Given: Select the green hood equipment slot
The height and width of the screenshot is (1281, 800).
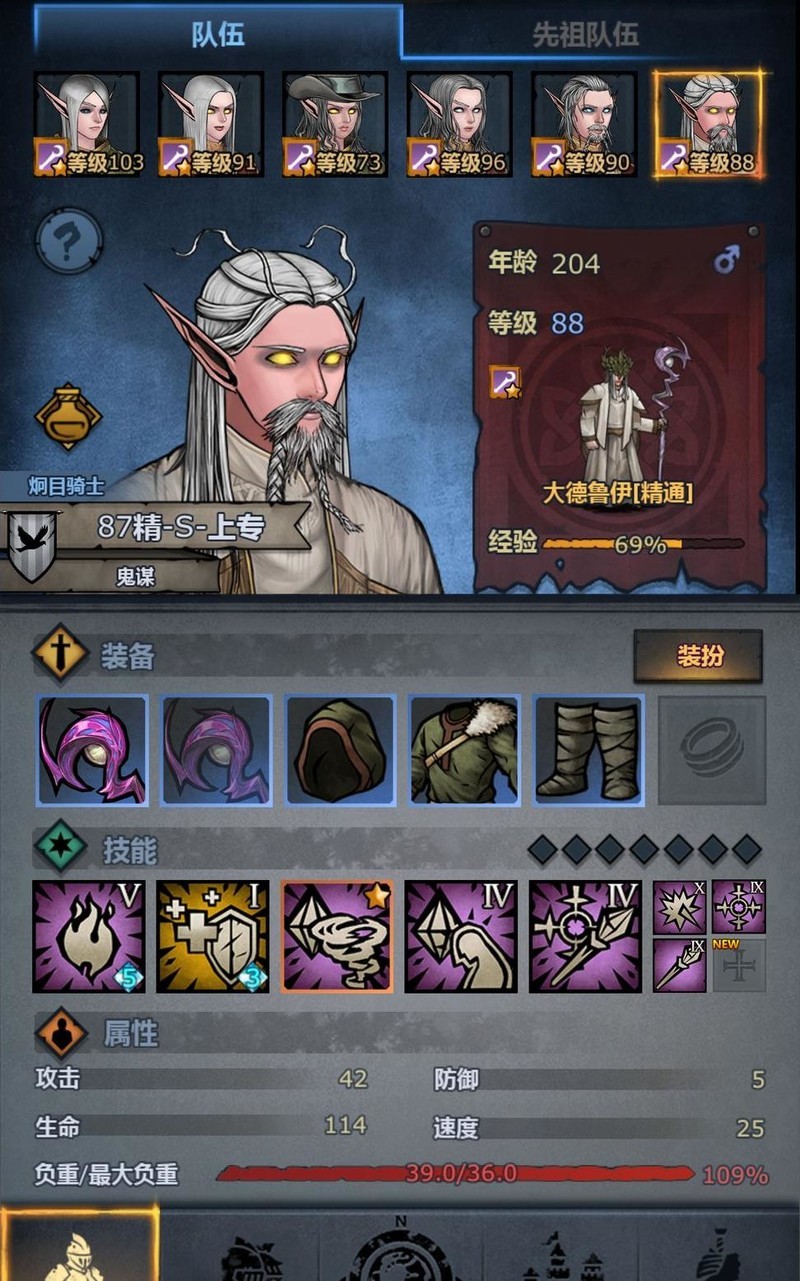Looking at the screenshot, I should (x=340, y=750).
